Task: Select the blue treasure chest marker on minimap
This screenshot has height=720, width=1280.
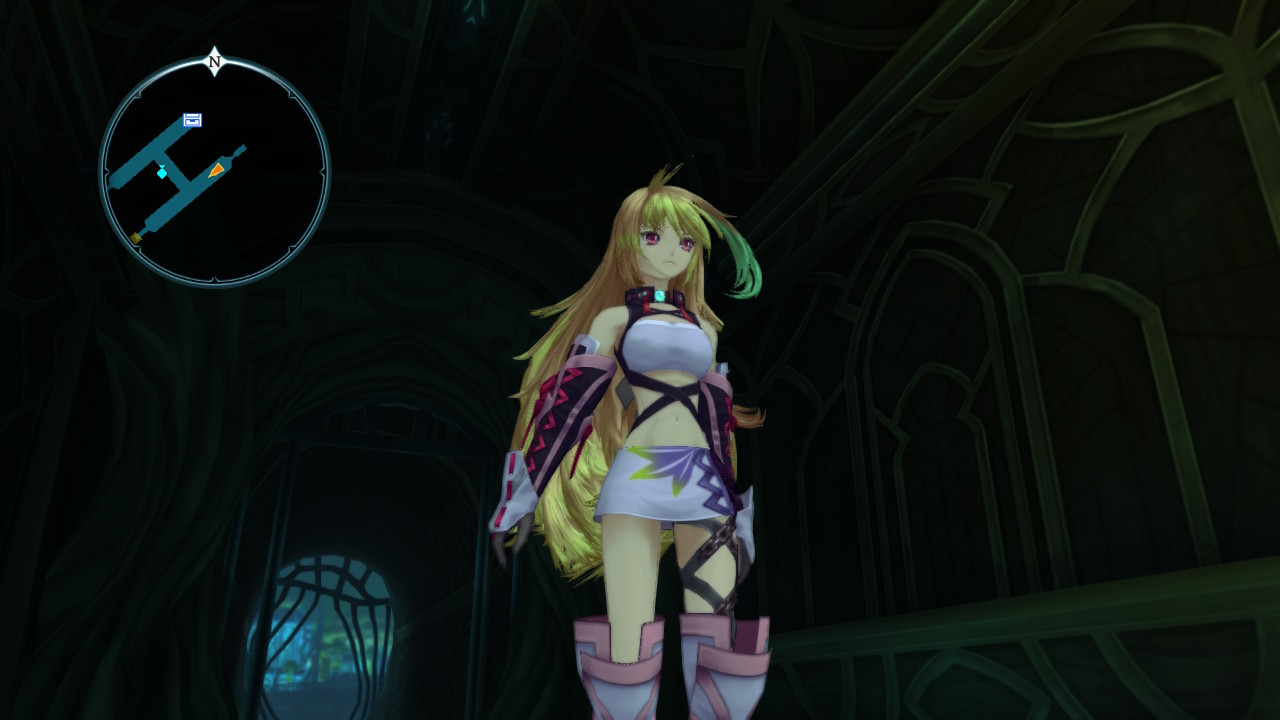Action: pyautogui.click(x=193, y=121)
